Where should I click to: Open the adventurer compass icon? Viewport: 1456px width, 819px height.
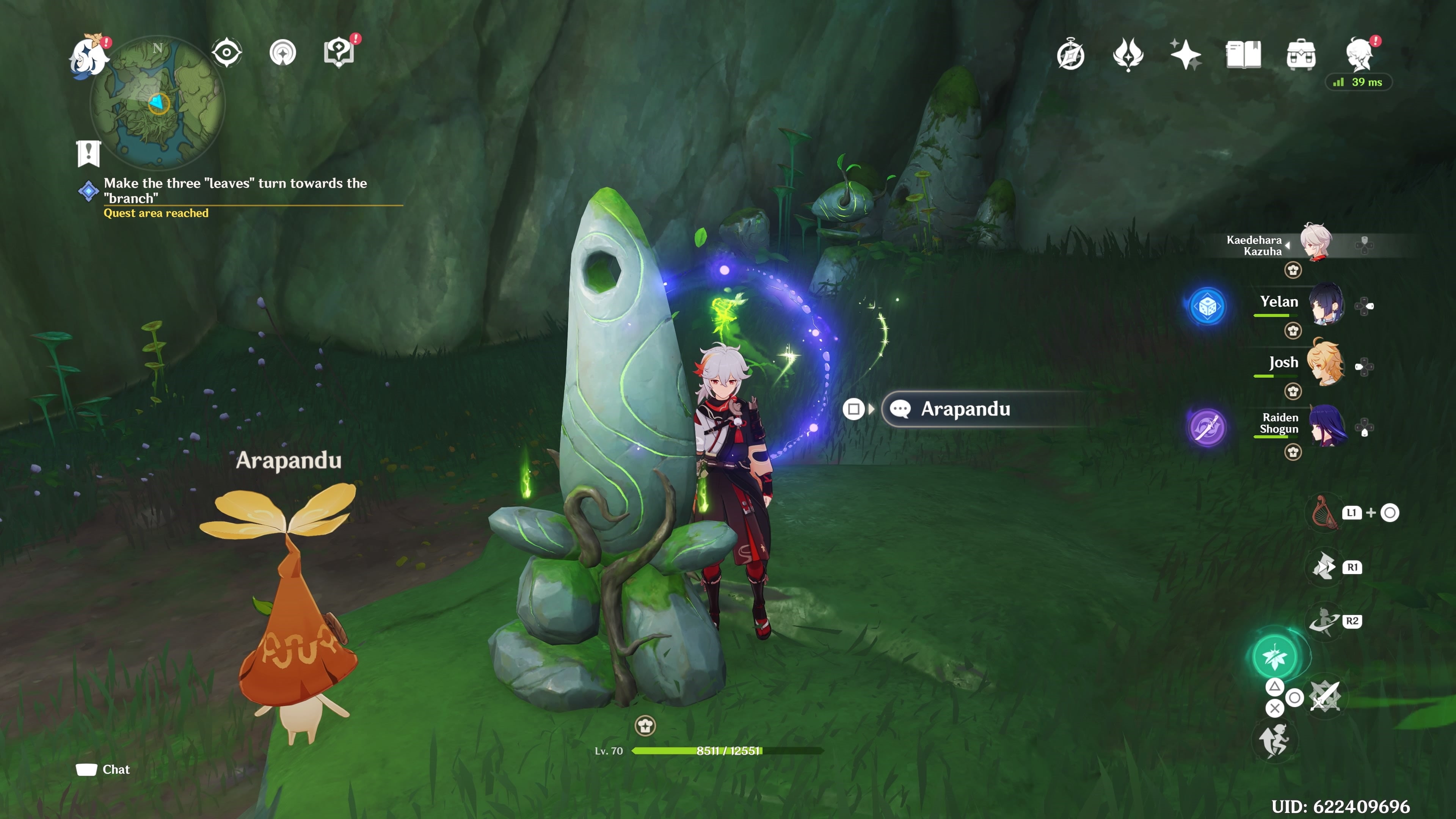click(x=1070, y=55)
